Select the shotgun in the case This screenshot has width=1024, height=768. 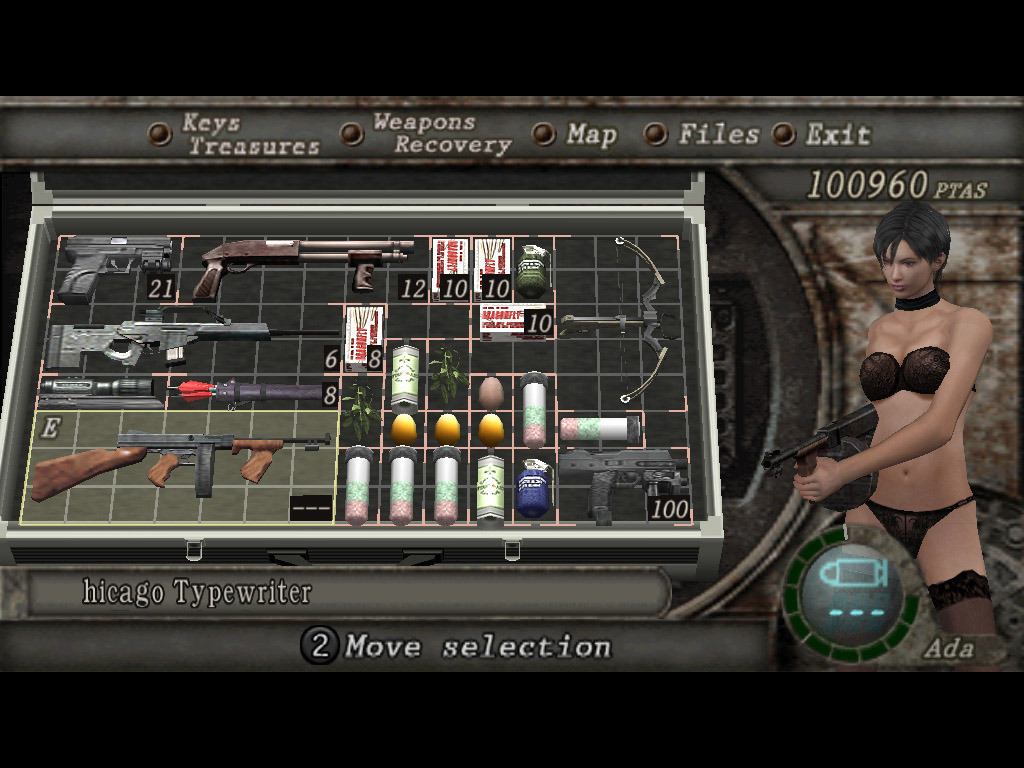[300, 262]
